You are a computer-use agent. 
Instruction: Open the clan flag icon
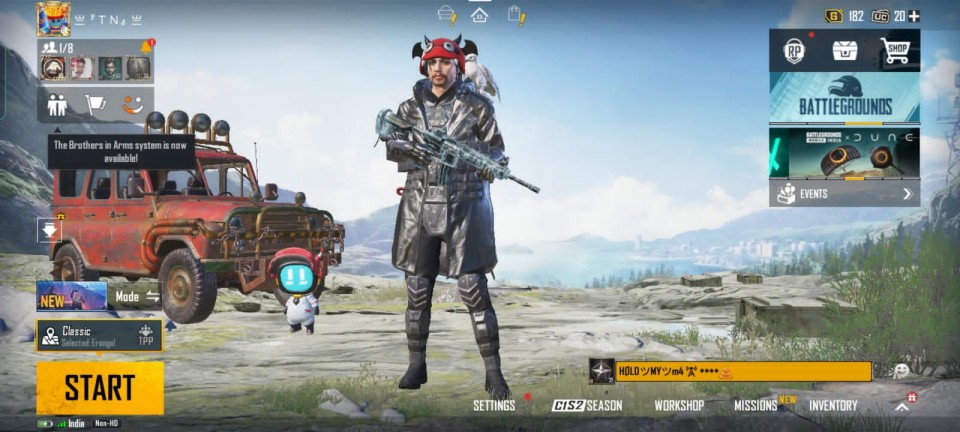click(95, 103)
